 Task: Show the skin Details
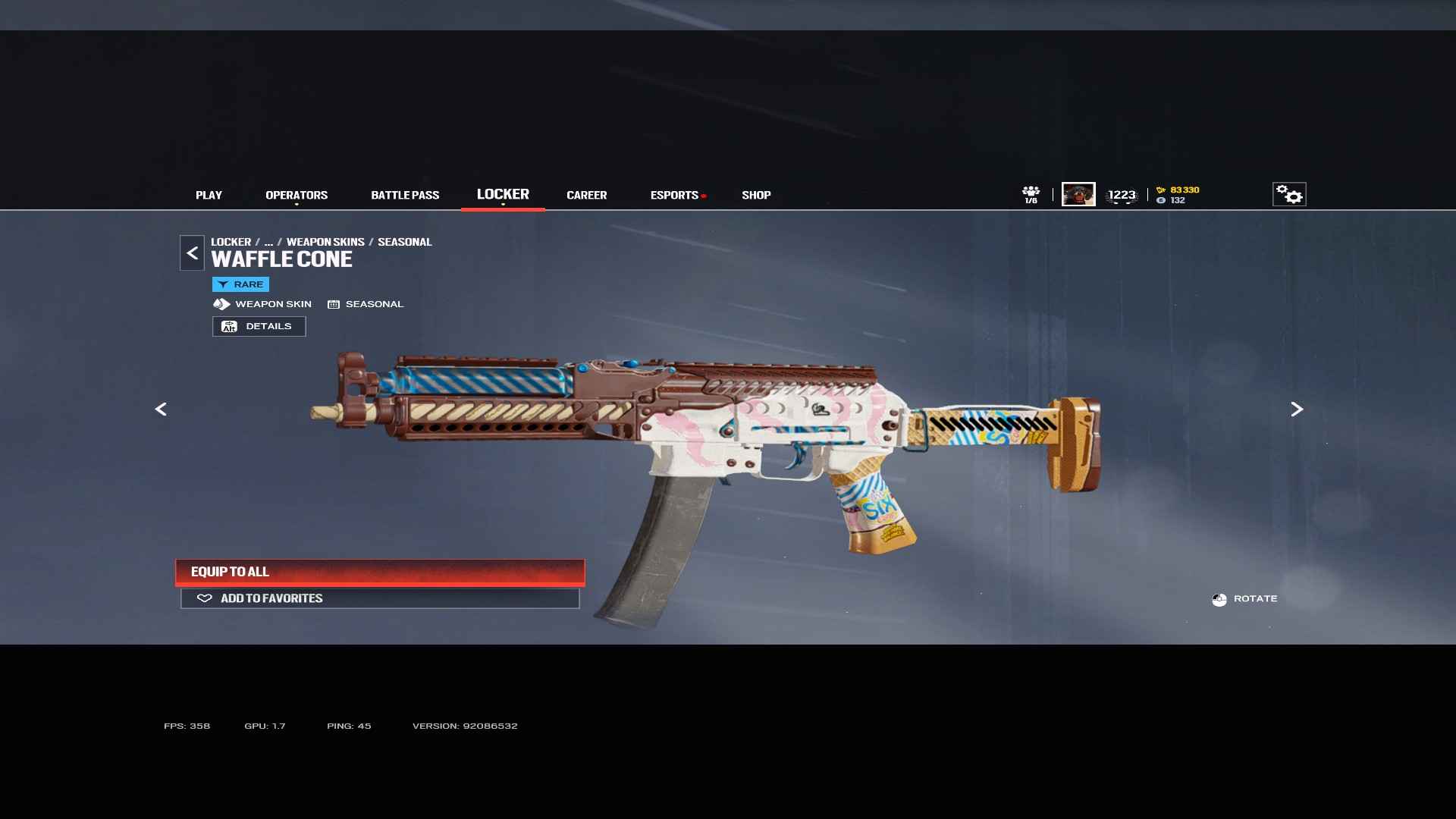click(259, 326)
